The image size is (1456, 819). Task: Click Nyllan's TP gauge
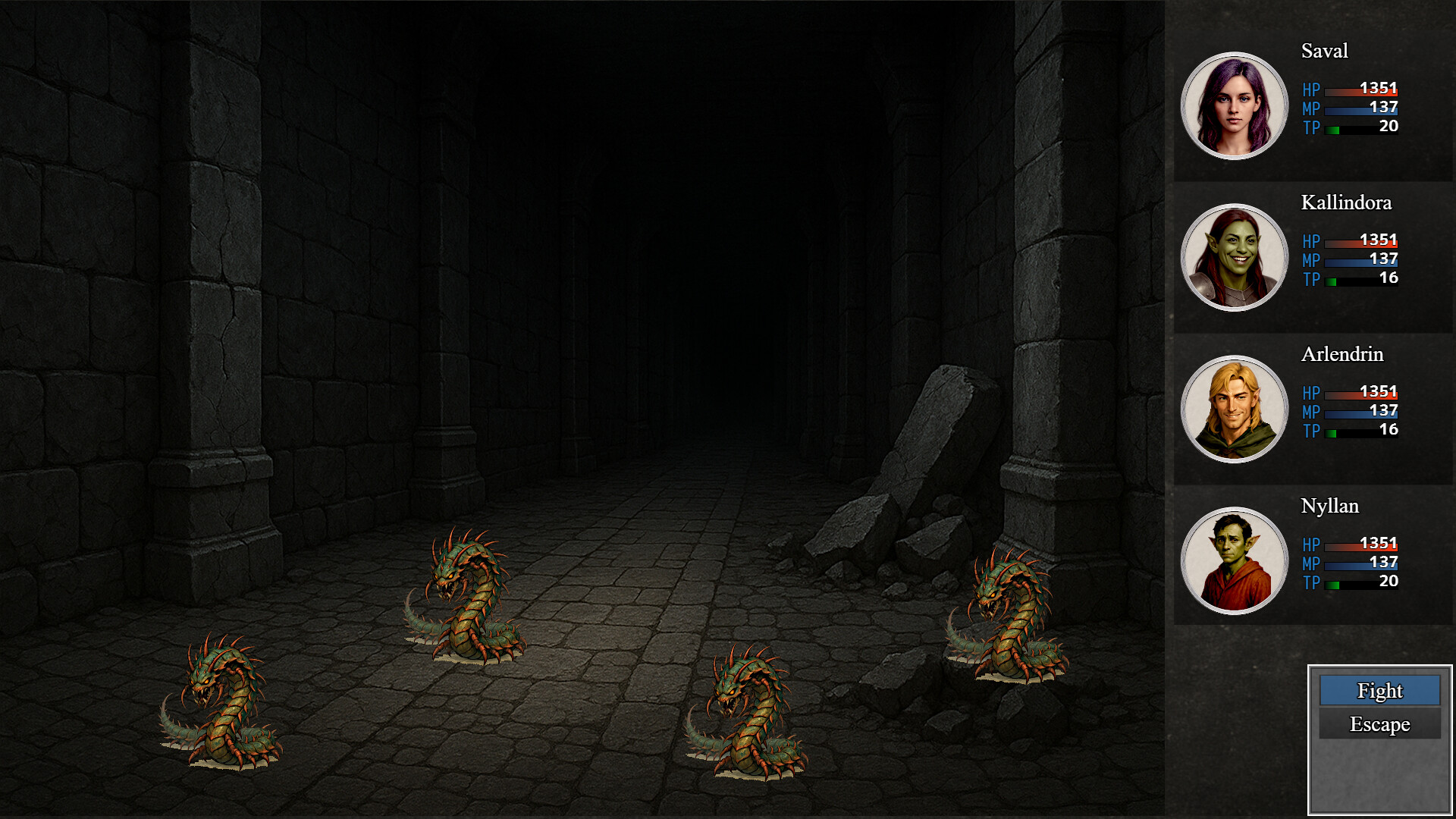click(x=1361, y=584)
